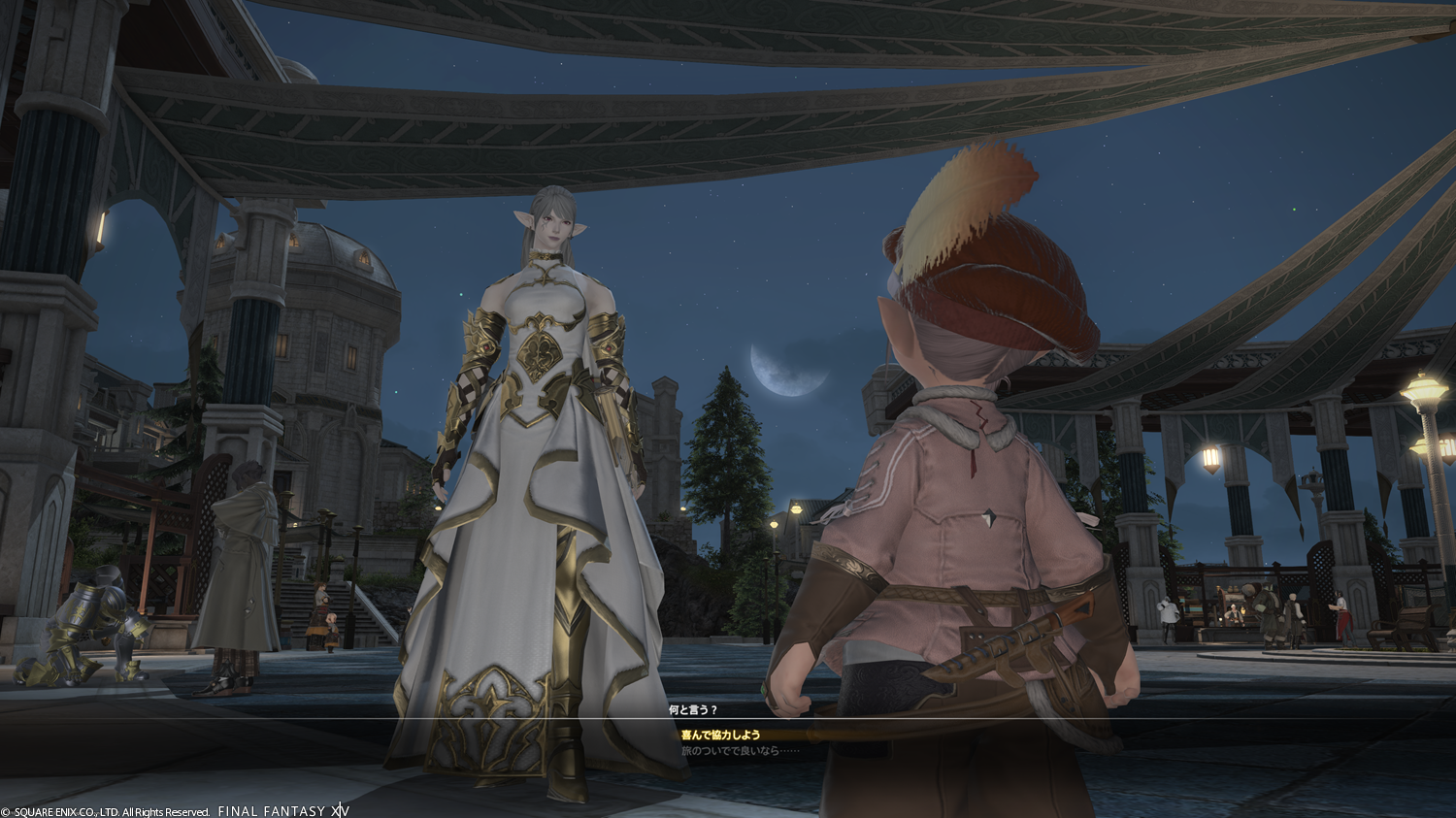
Task: Choose the reply 喜んで協力しよう
Action: (x=720, y=736)
